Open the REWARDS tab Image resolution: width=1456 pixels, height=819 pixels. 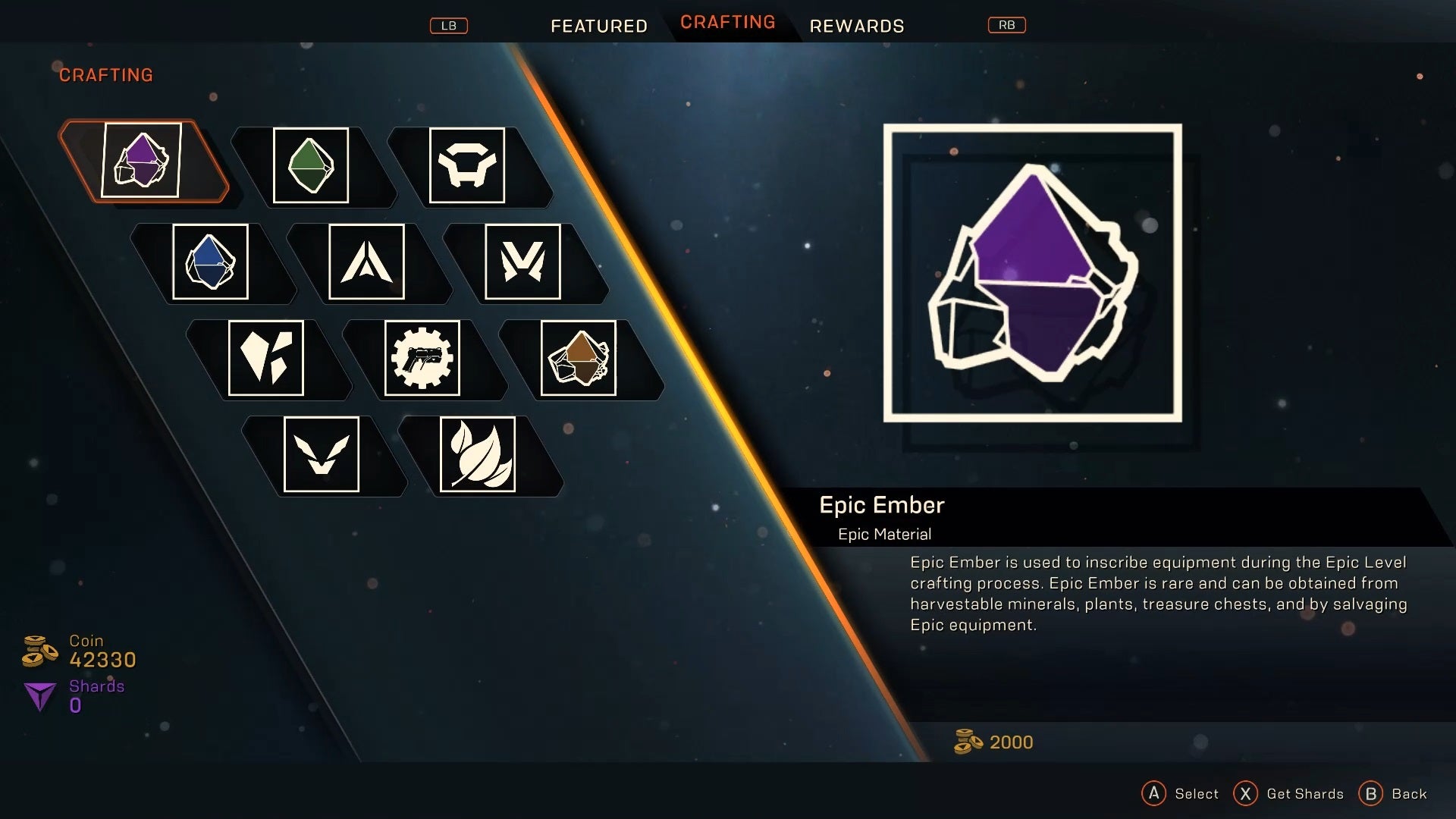[856, 25]
